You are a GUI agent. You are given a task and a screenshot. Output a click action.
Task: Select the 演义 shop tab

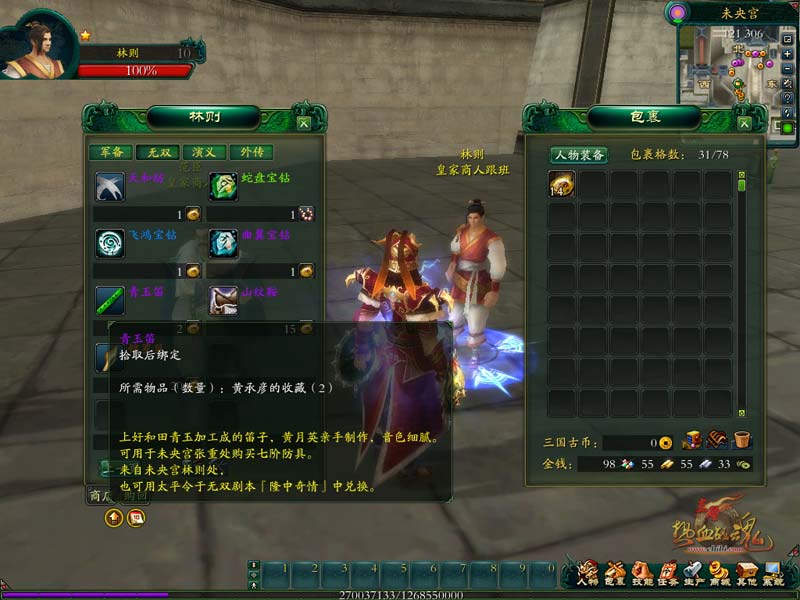tap(204, 152)
